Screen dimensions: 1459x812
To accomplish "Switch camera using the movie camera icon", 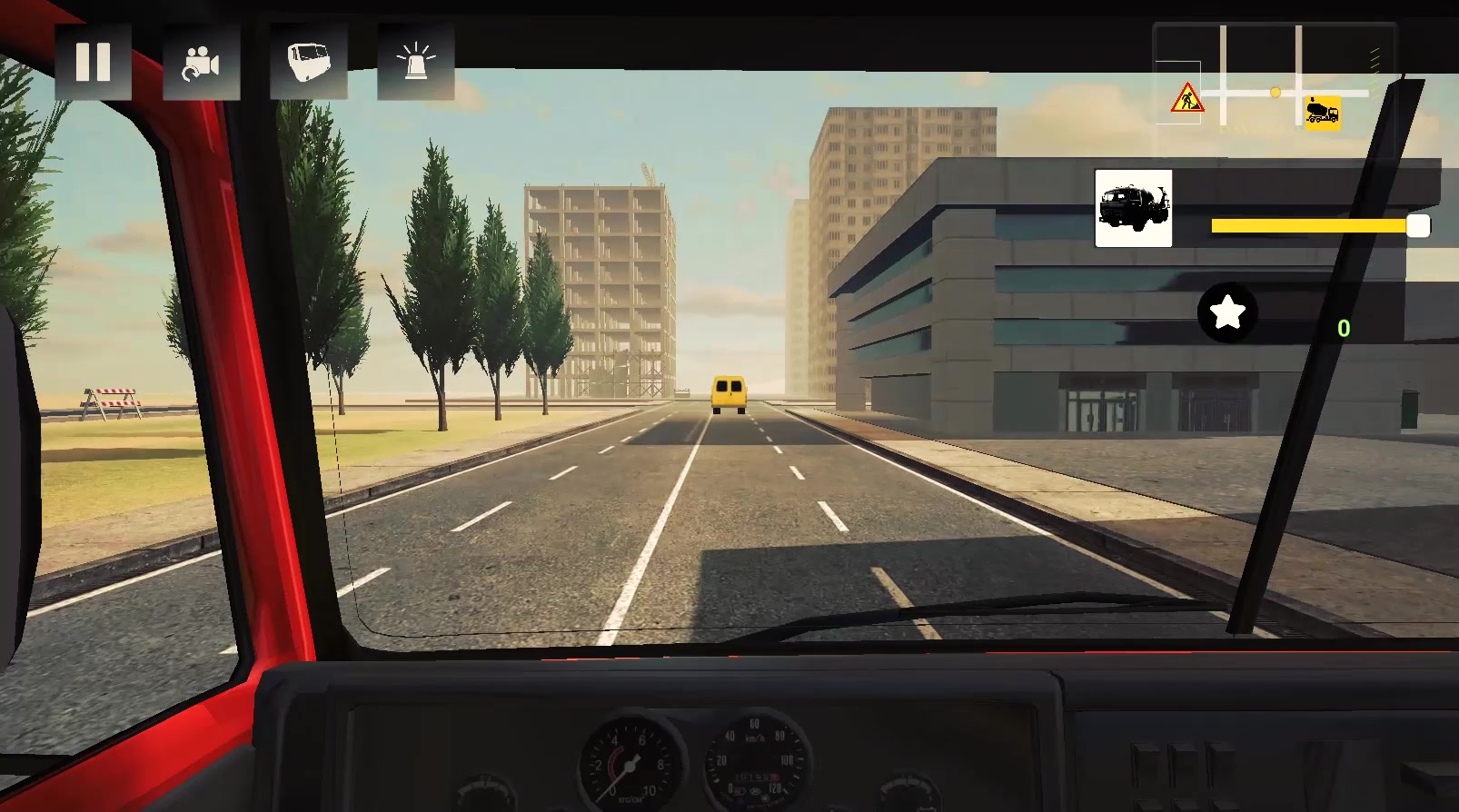I will tap(202, 61).
